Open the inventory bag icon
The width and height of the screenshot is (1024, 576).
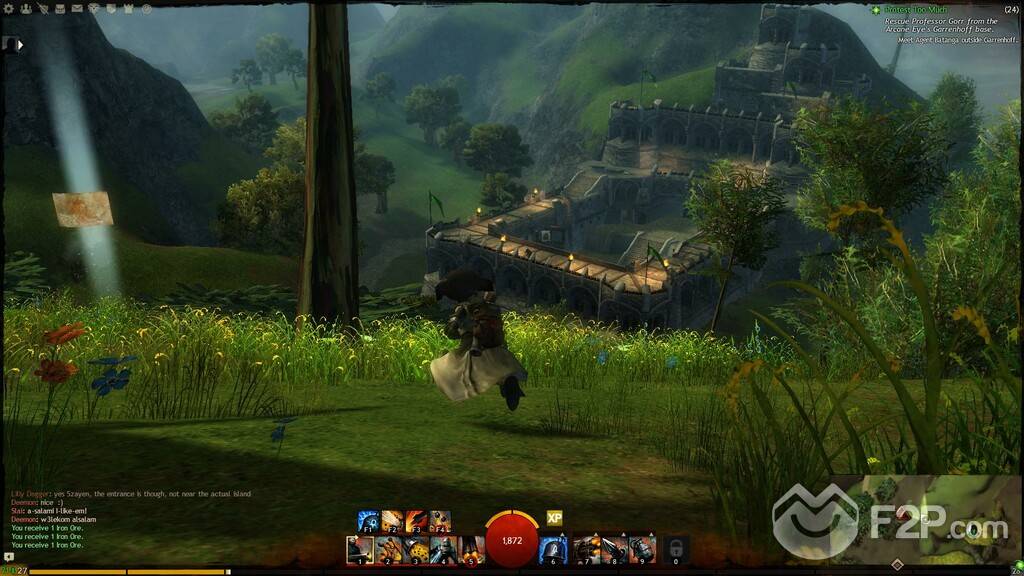[59, 8]
